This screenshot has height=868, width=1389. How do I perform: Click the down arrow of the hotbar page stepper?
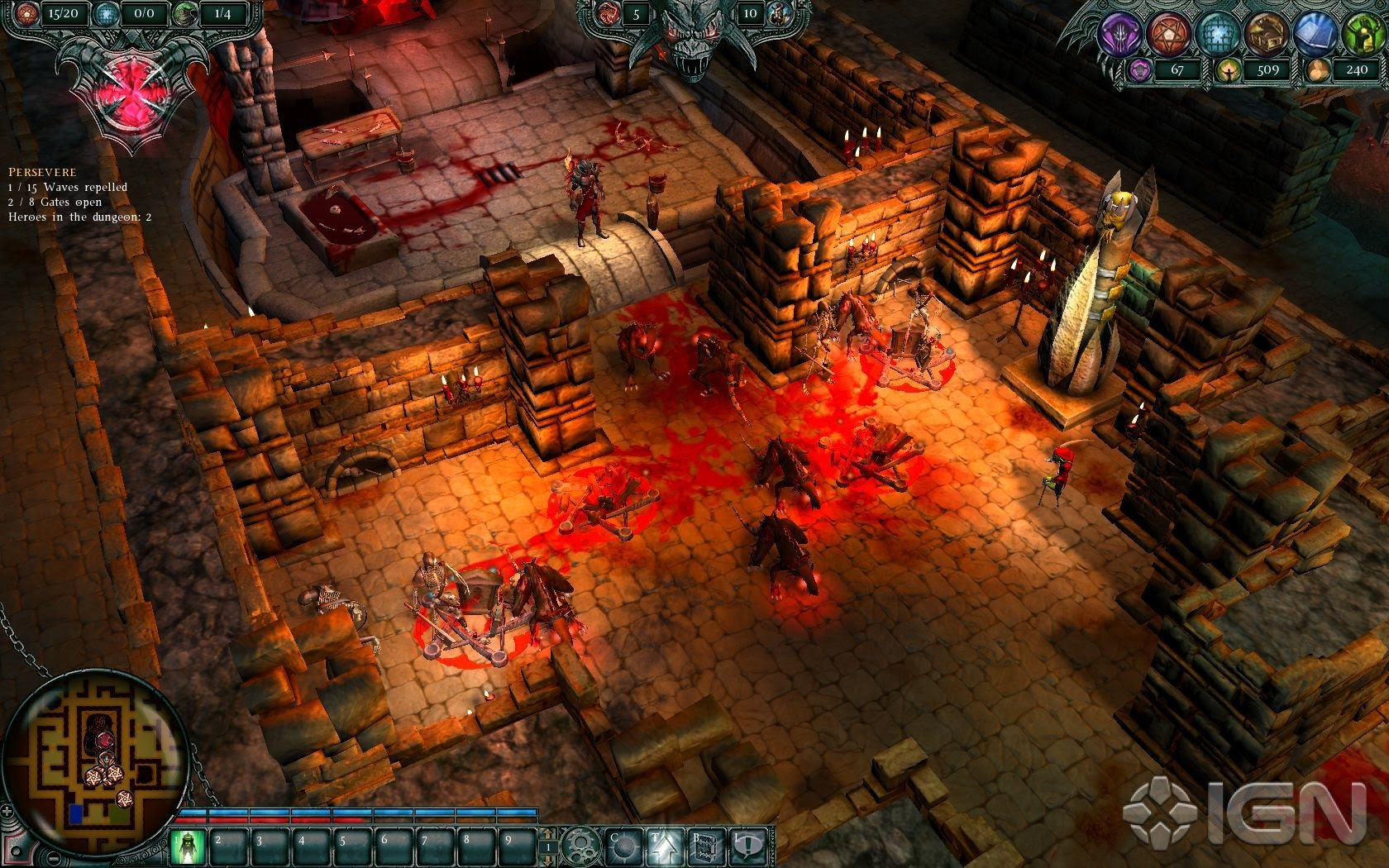pyautogui.click(x=547, y=861)
